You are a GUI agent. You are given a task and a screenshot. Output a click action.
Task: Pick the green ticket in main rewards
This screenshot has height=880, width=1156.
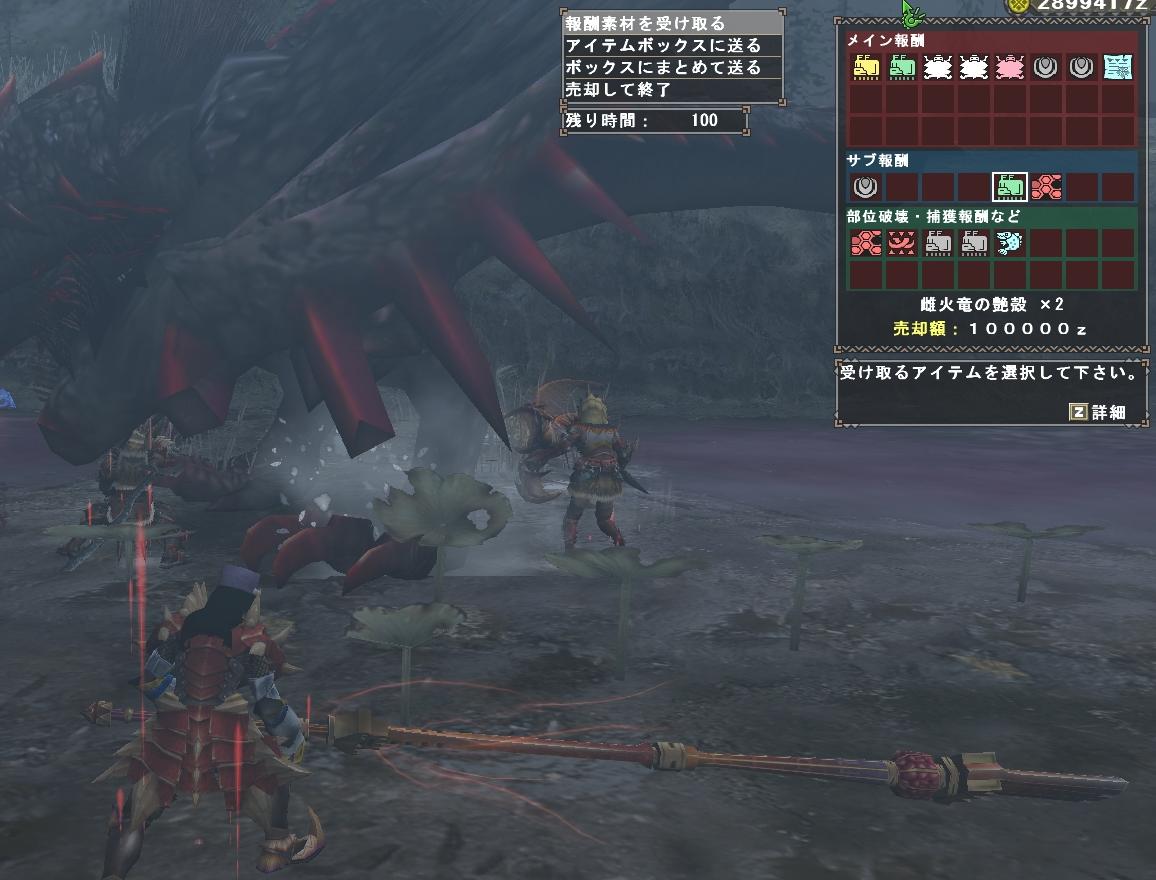click(902, 68)
